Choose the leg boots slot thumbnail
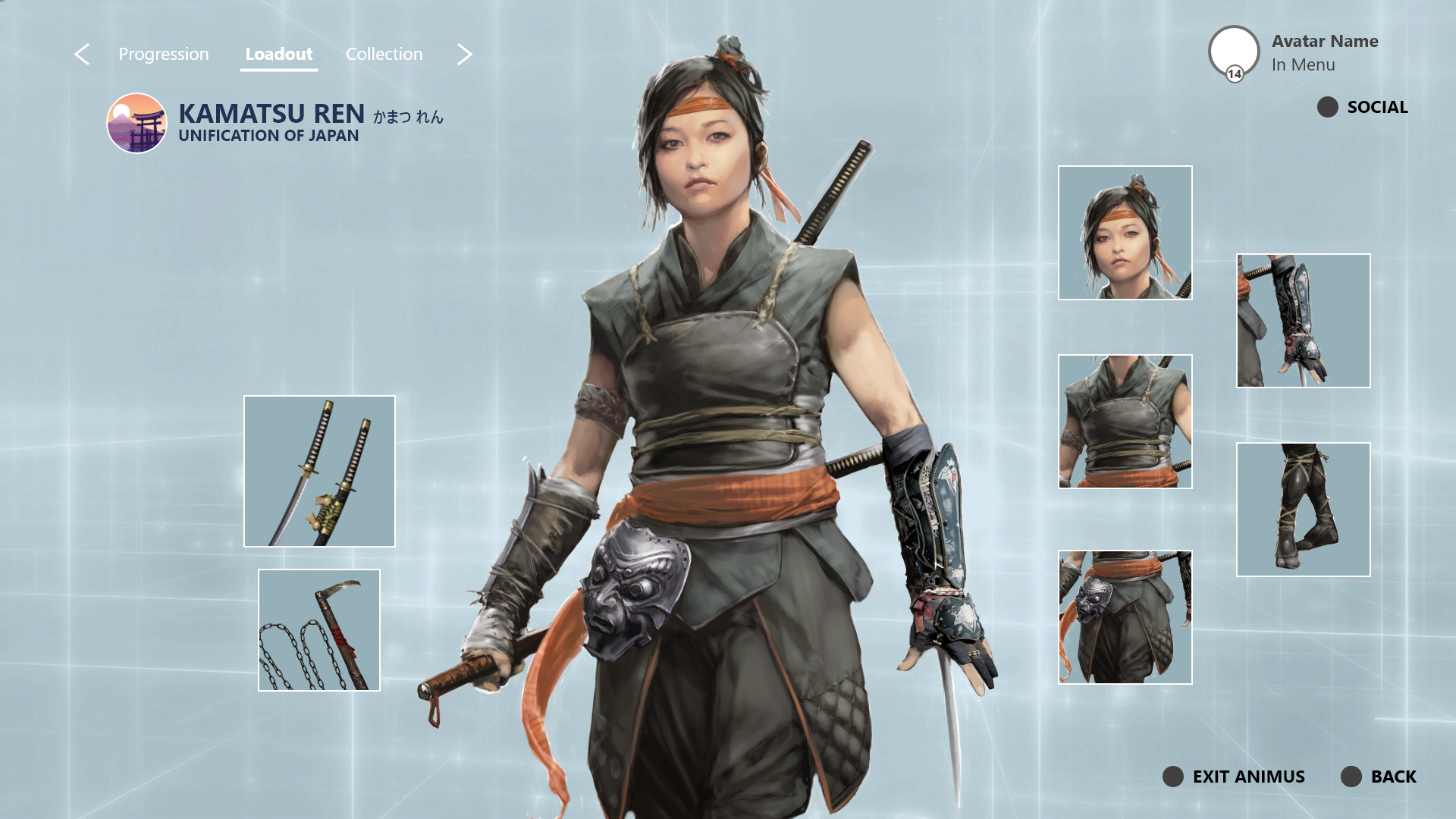The width and height of the screenshot is (1456, 819). click(x=1303, y=510)
